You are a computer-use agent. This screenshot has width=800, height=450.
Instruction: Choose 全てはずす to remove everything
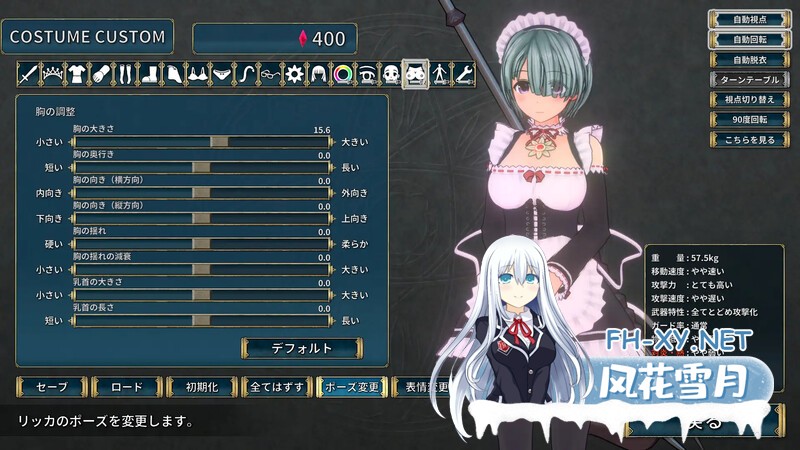pos(274,387)
